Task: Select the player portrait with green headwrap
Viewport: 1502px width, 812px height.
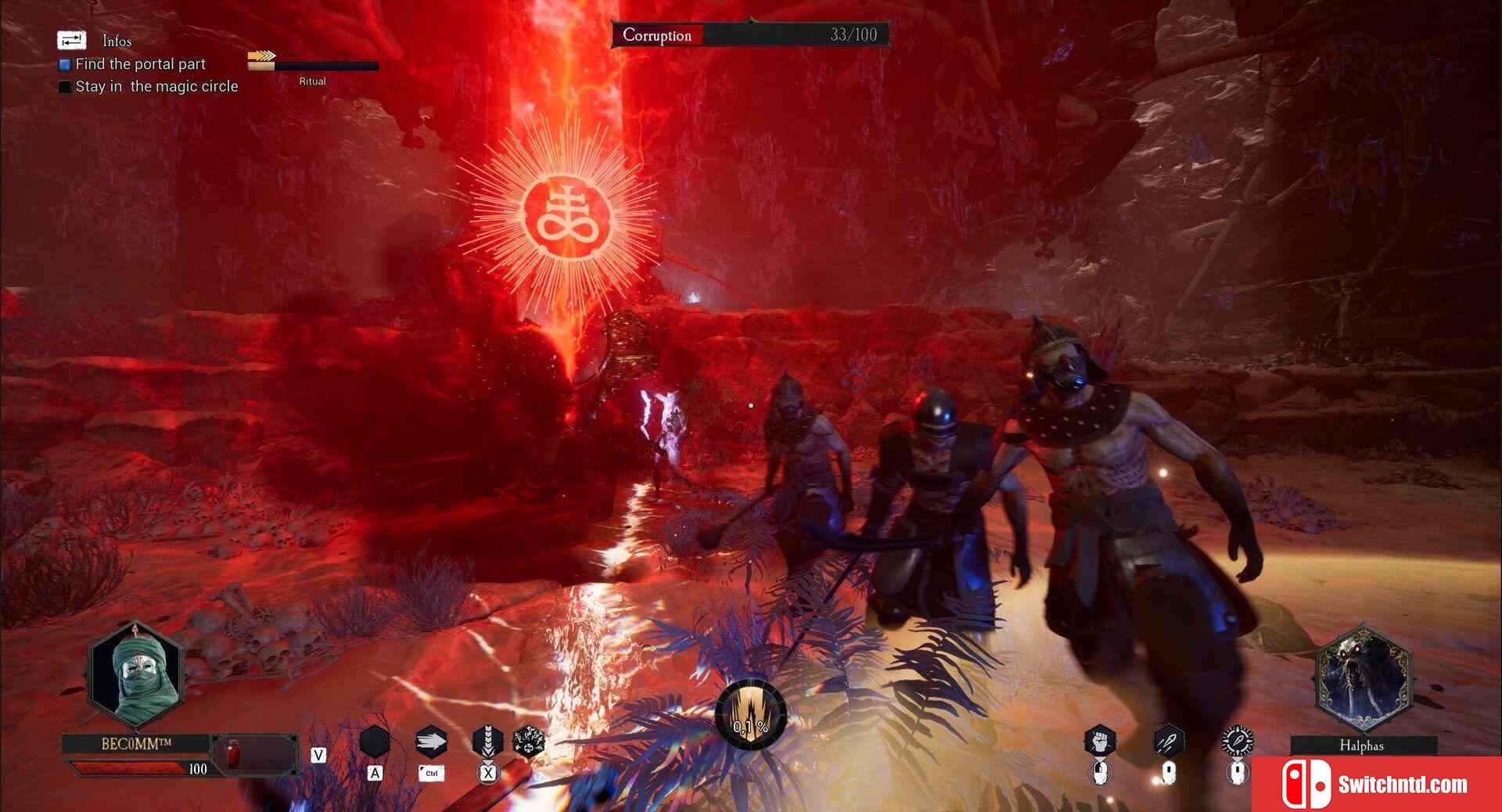Action: [136, 674]
